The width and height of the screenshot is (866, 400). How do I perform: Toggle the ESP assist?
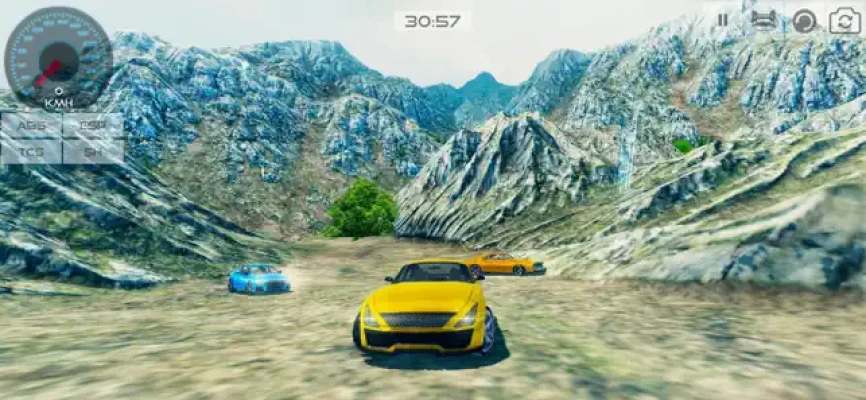coord(93,125)
